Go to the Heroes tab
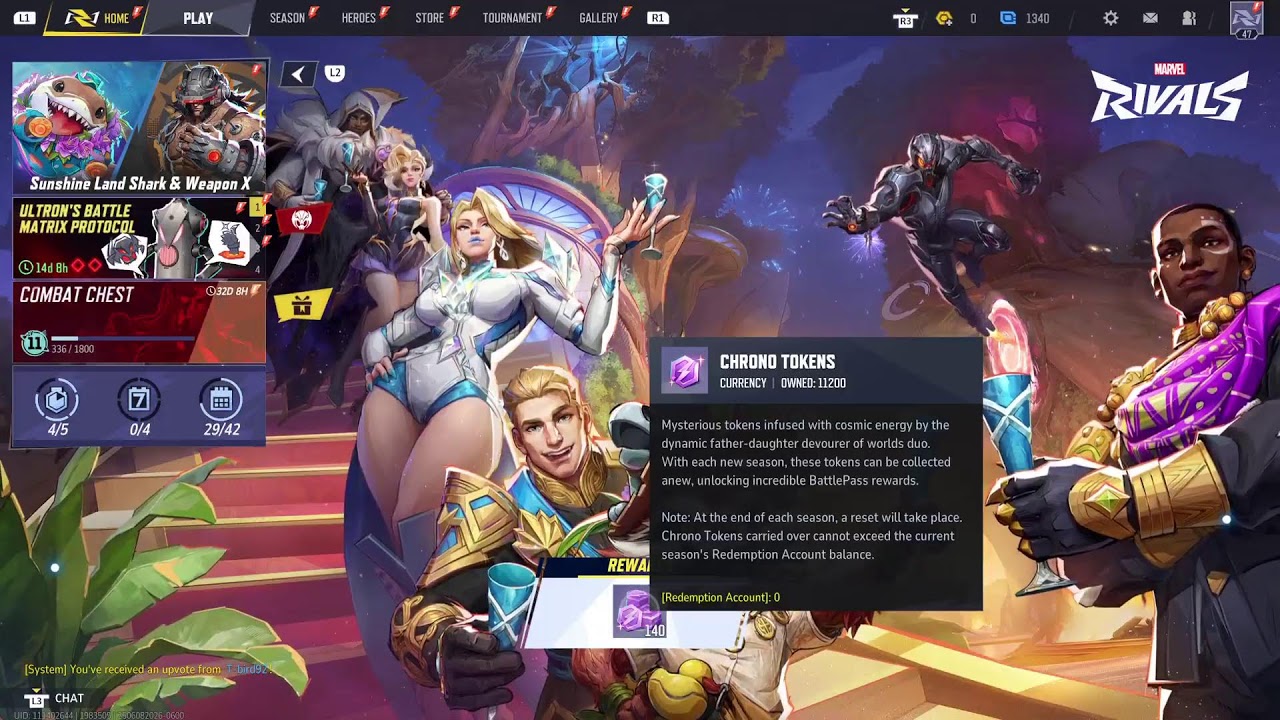The width and height of the screenshot is (1280, 720). (x=359, y=18)
